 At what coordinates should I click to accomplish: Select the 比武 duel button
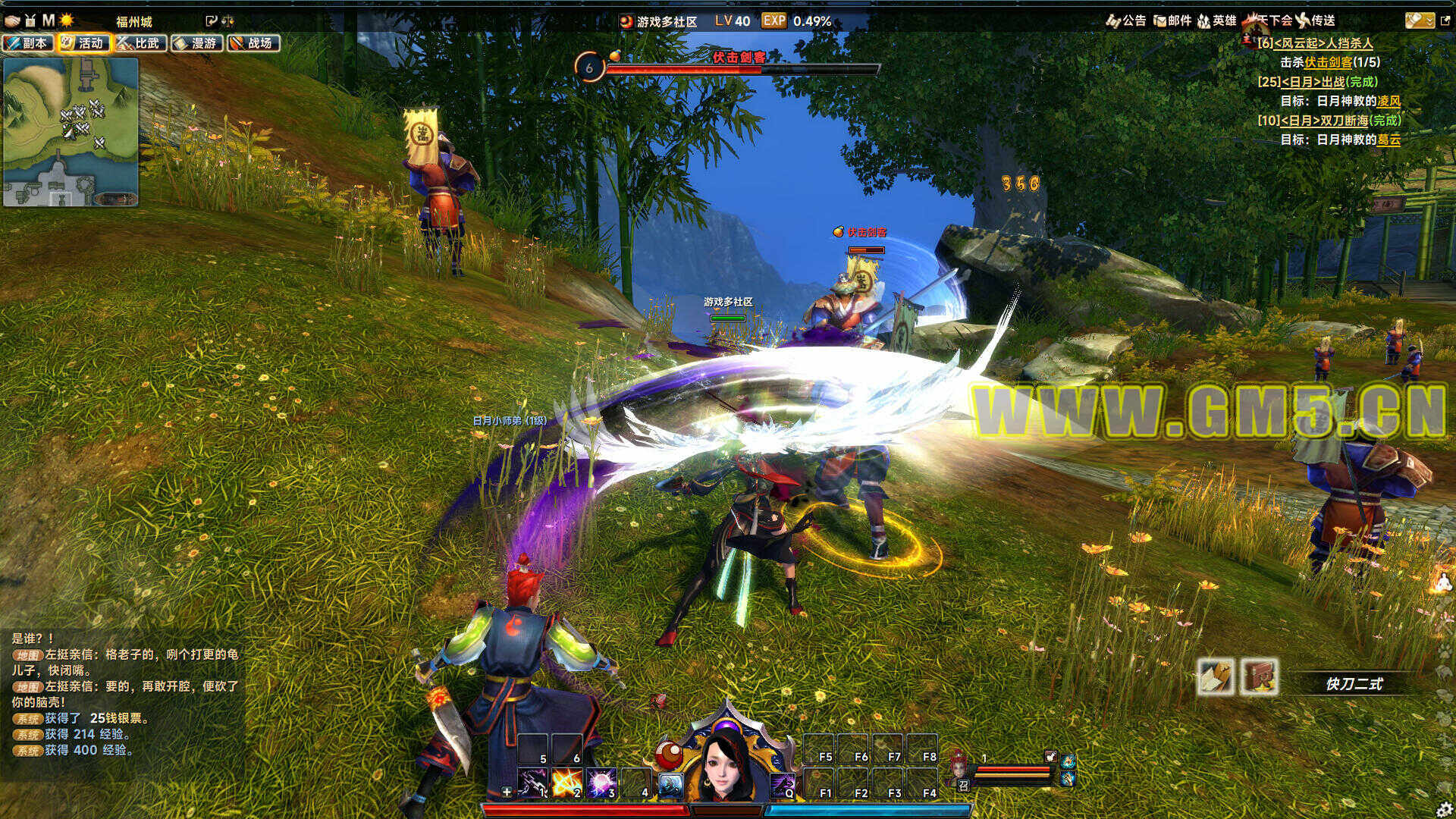[140, 43]
